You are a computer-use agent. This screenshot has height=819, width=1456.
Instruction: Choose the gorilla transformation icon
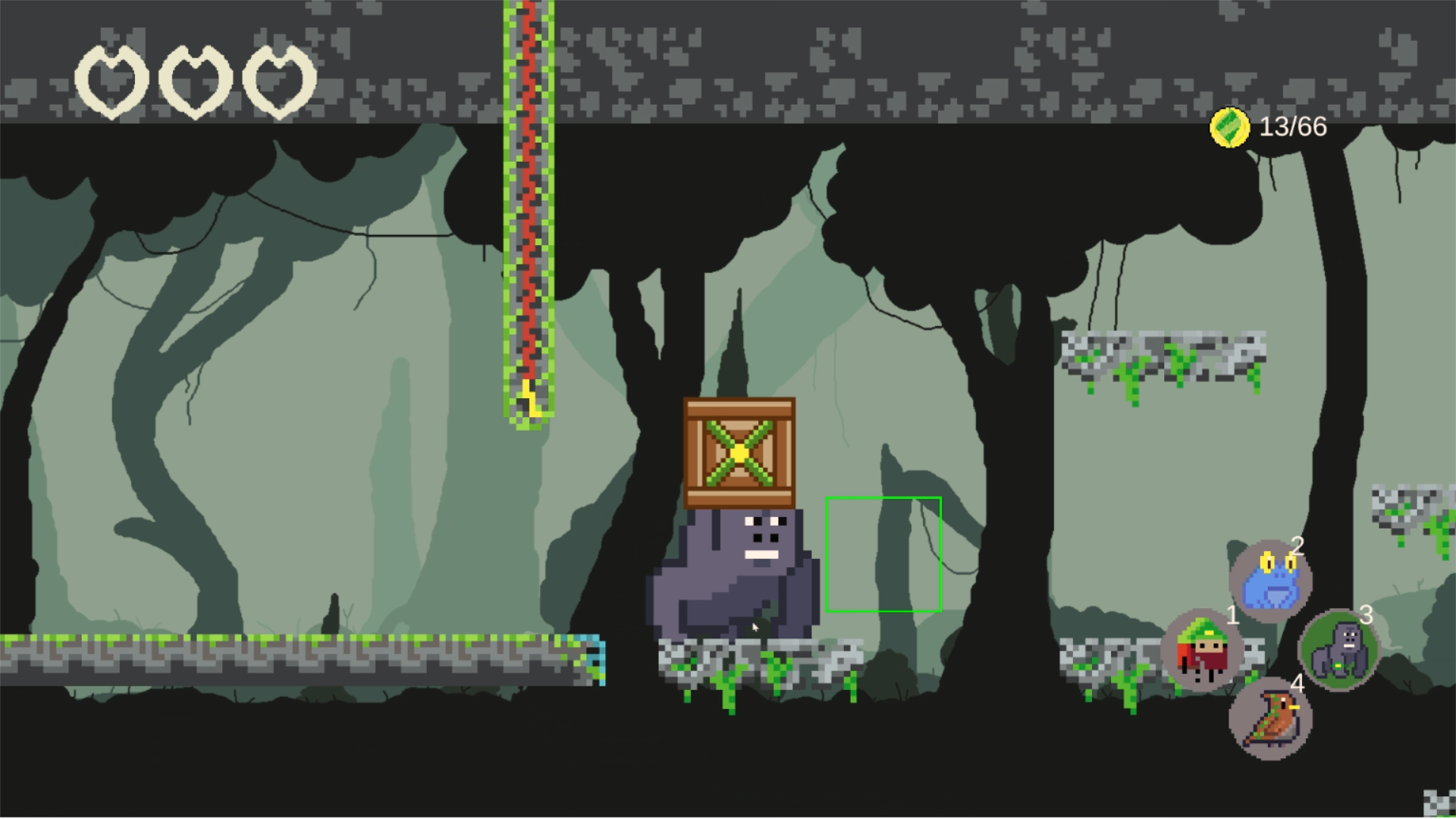pos(1338,650)
